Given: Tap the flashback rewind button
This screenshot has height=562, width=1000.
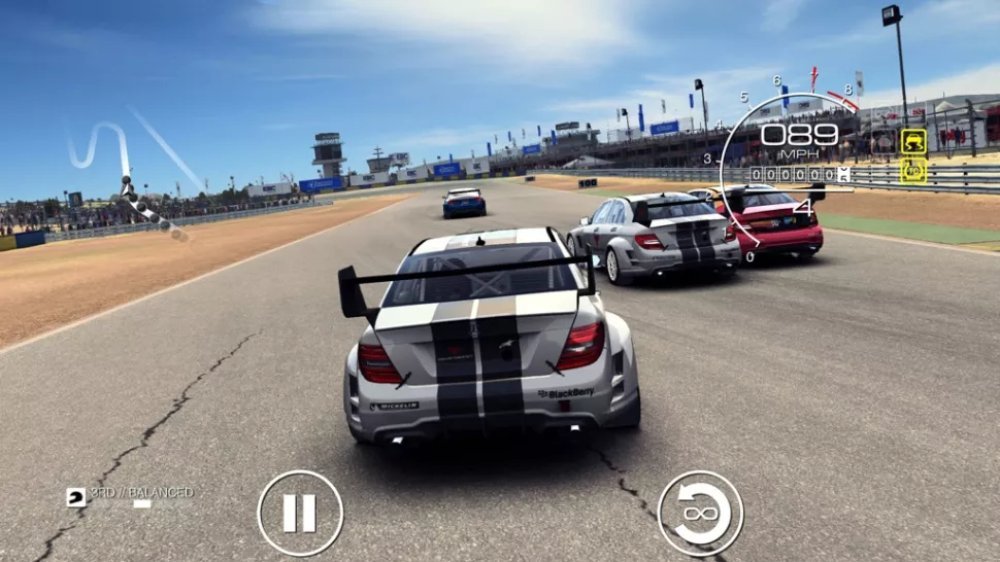Looking at the screenshot, I should tap(700, 513).
